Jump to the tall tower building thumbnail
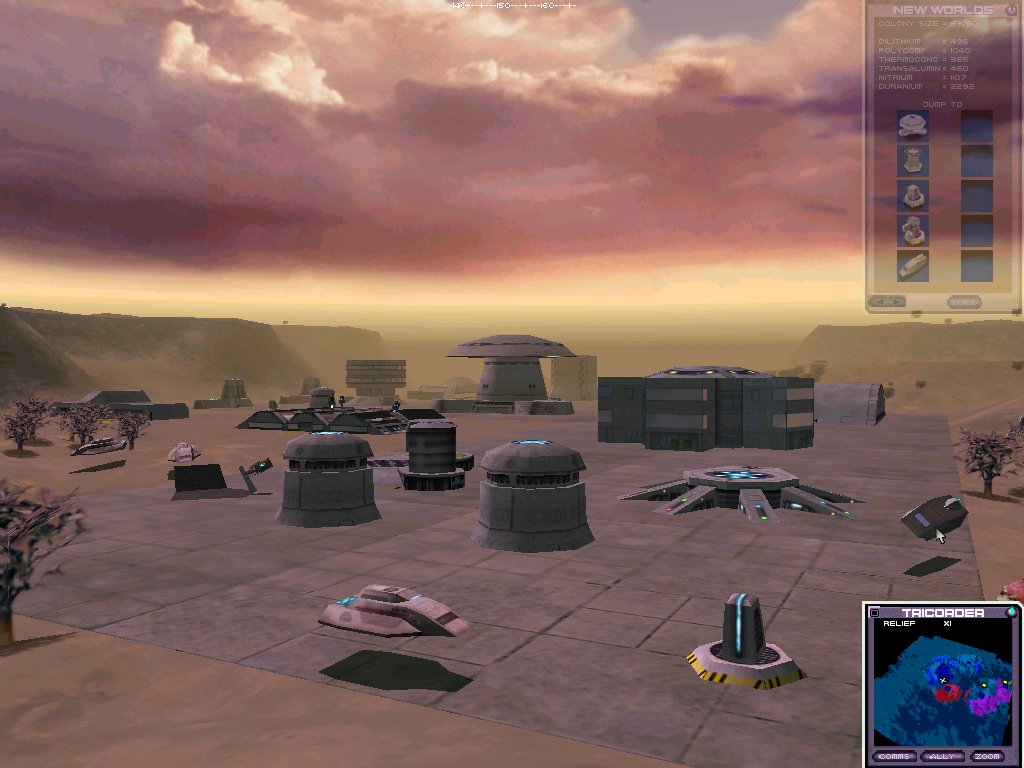This screenshot has width=1024, height=768. click(x=912, y=160)
